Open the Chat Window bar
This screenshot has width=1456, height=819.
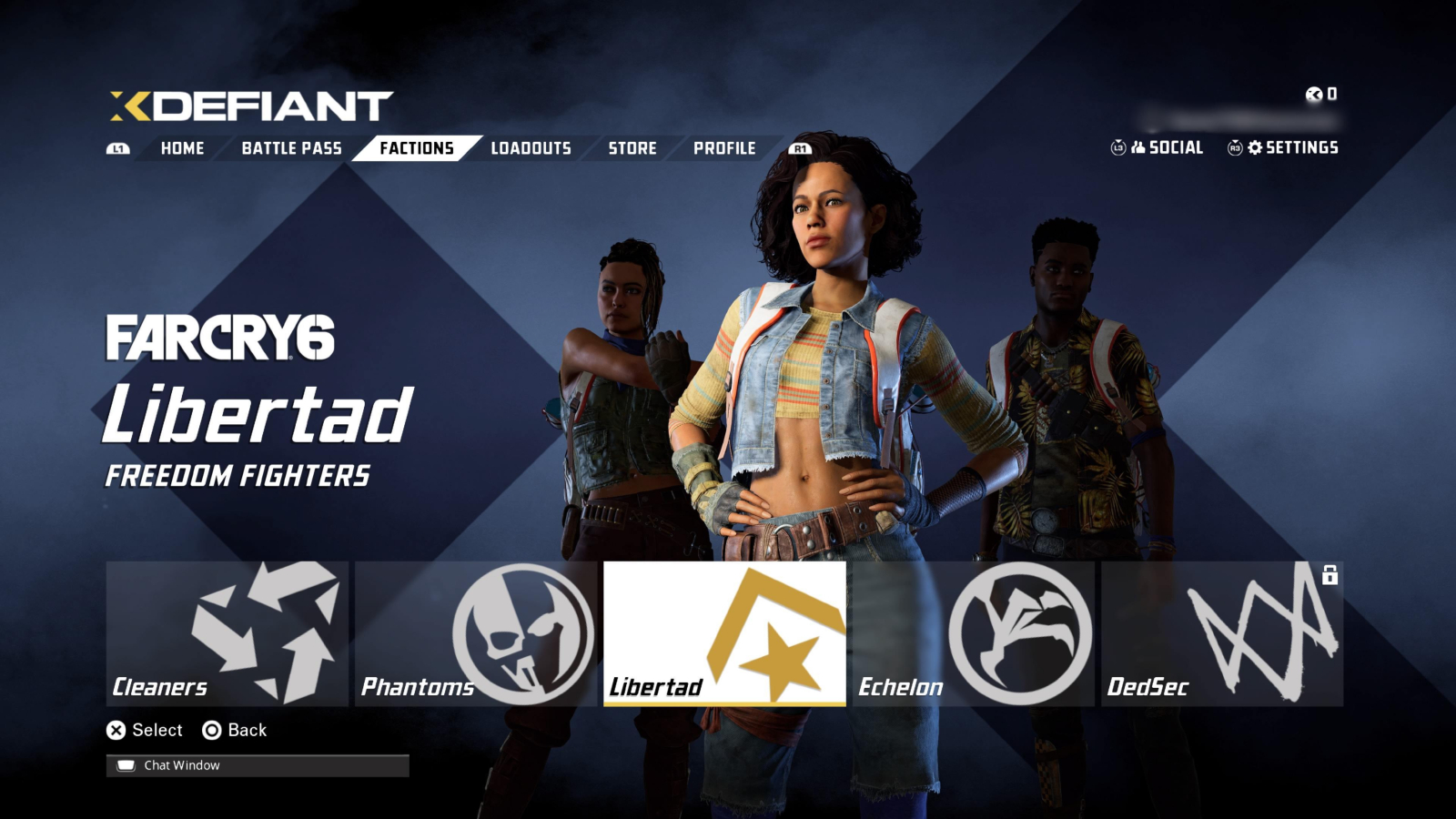click(x=255, y=764)
